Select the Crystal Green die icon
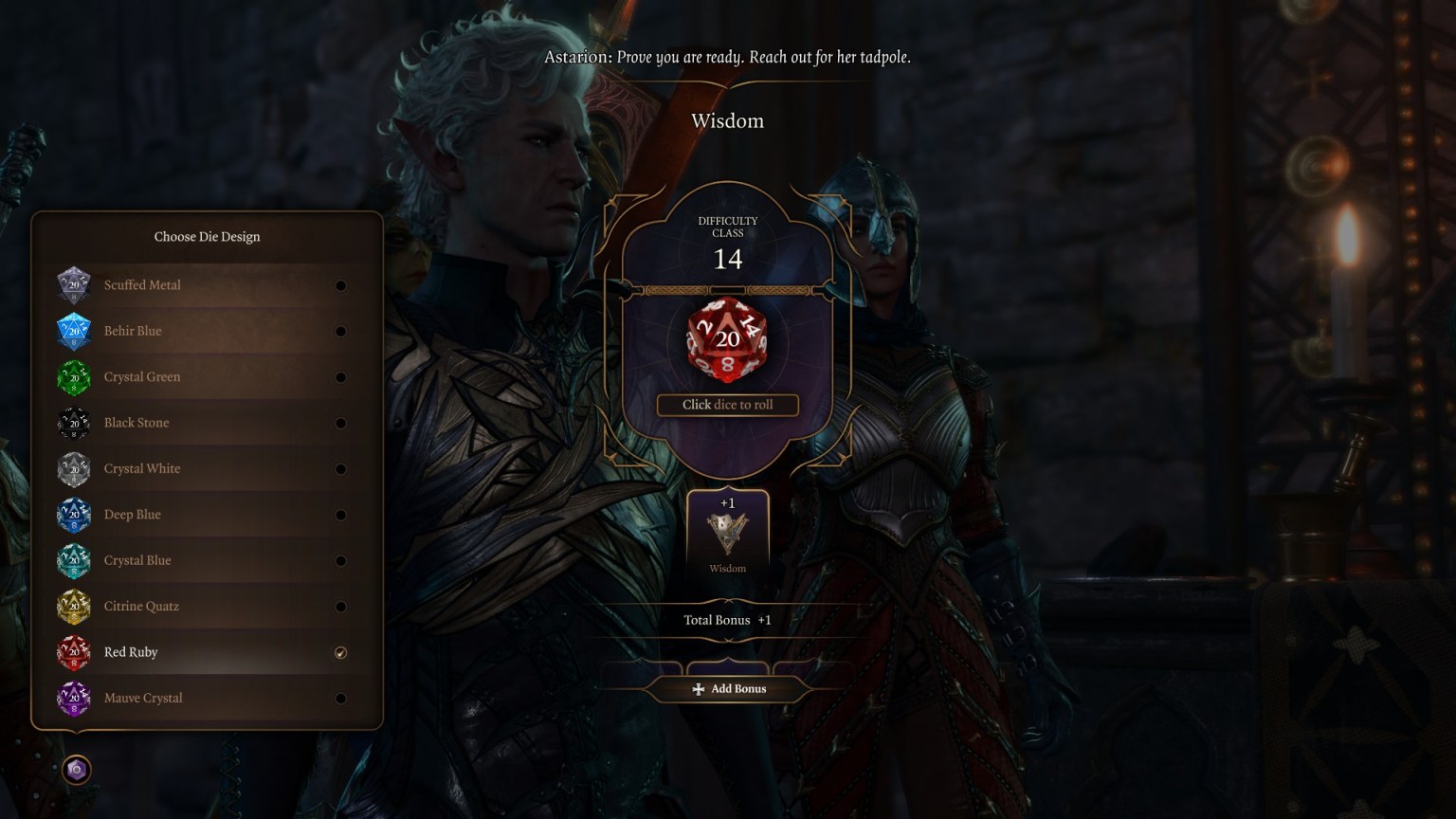The width and height of the screenshot is (1456, 819). (x=74, y=376)
